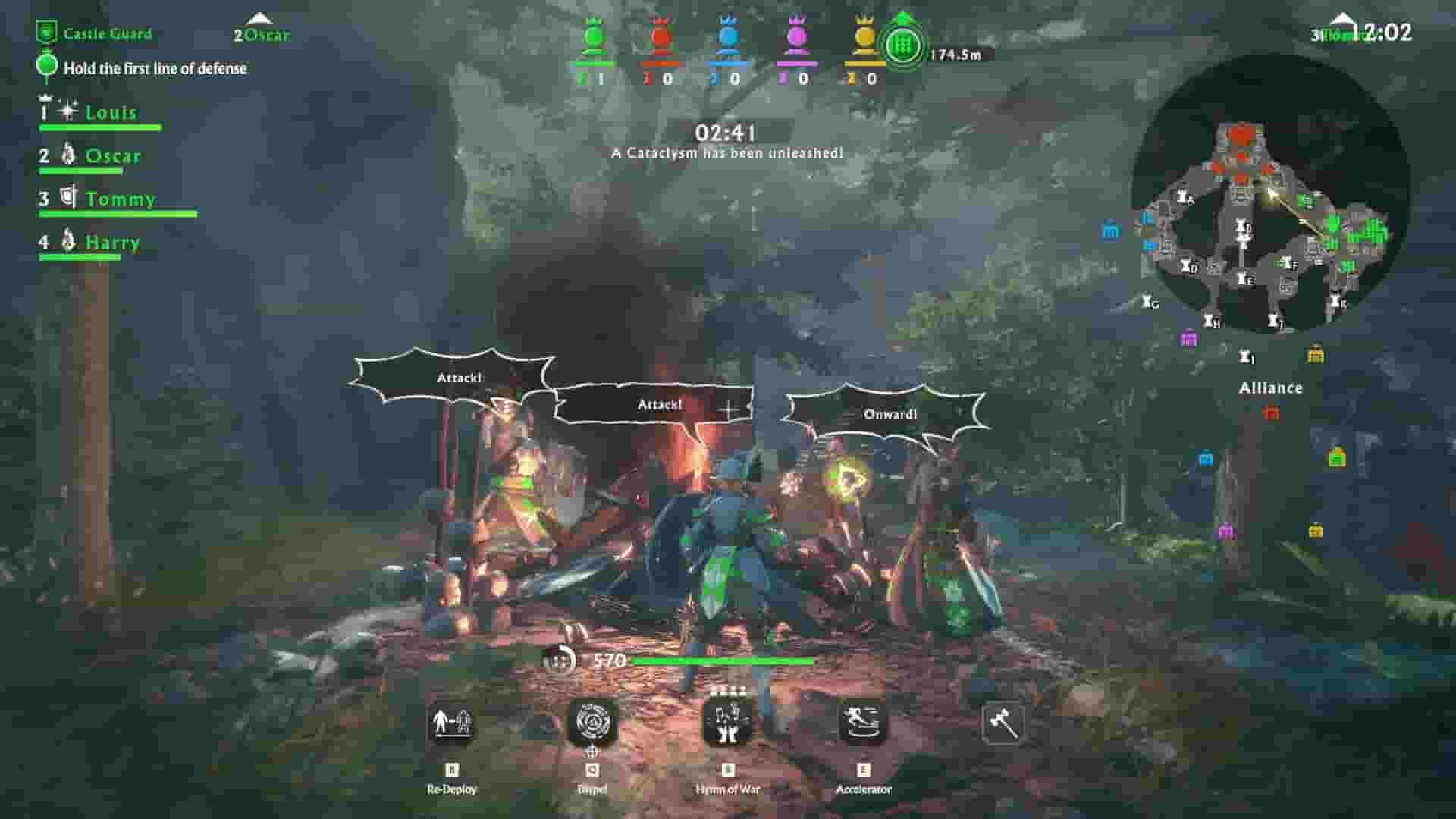Click the Cataclysm countdown at 02:41

click(x=726, y=130)
